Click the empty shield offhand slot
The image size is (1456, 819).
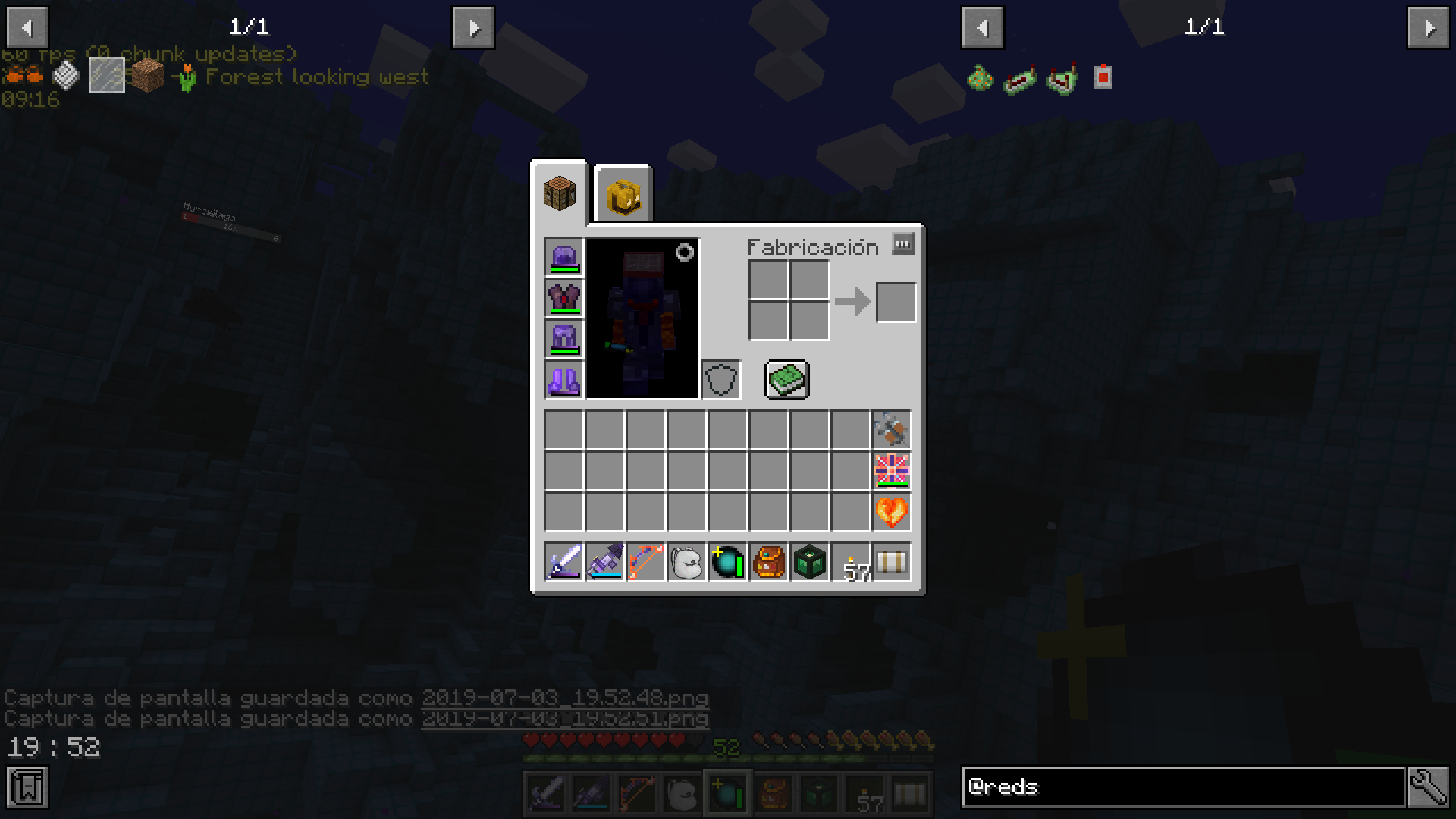720,379
